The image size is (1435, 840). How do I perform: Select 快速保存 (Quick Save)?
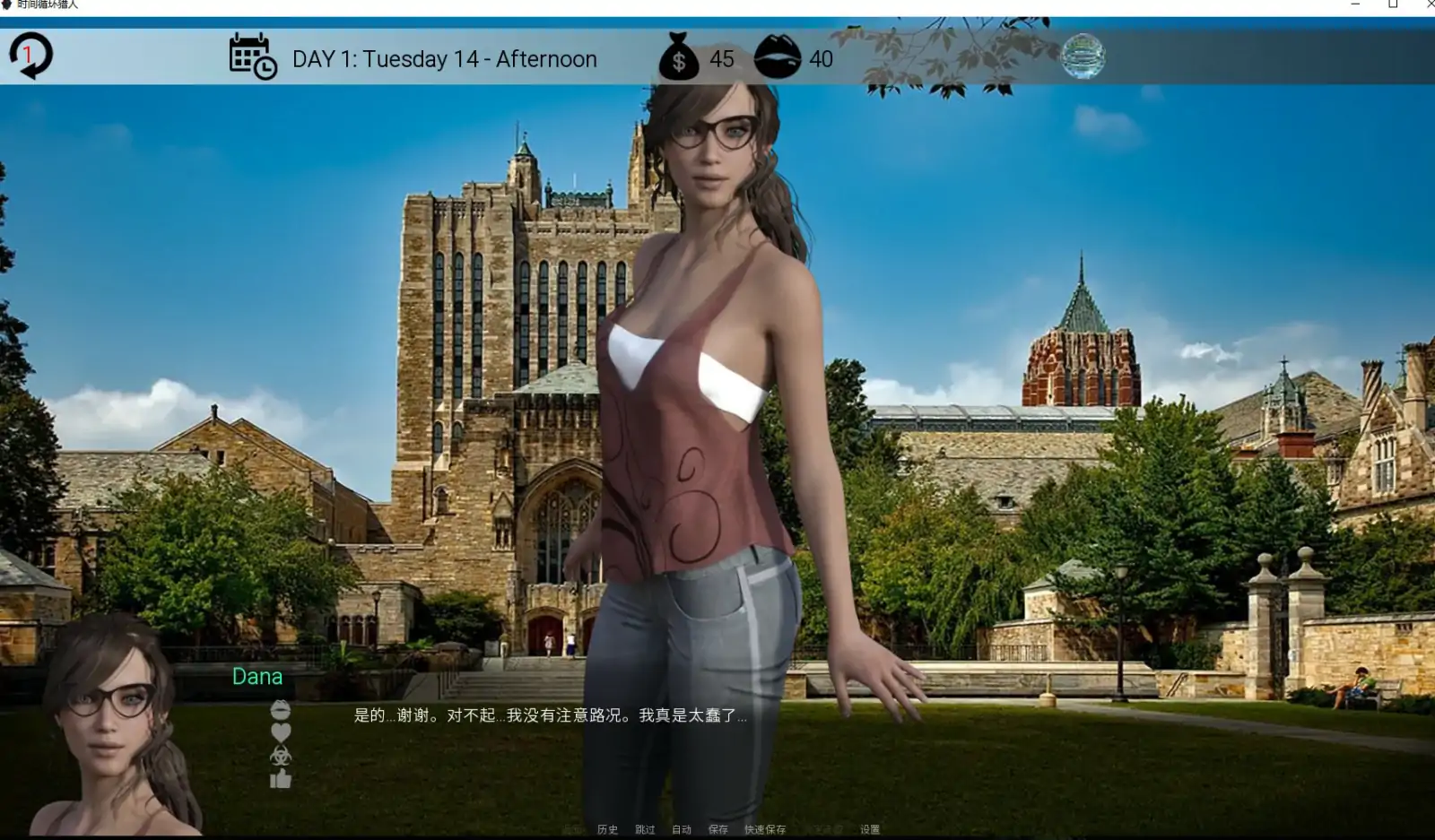(x=764, y=829)
